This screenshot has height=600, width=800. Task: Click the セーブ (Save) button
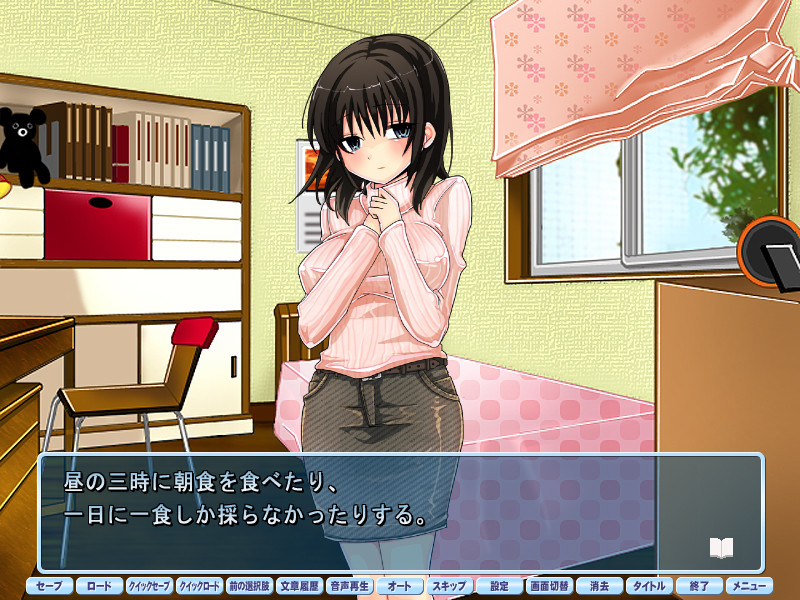49,586
